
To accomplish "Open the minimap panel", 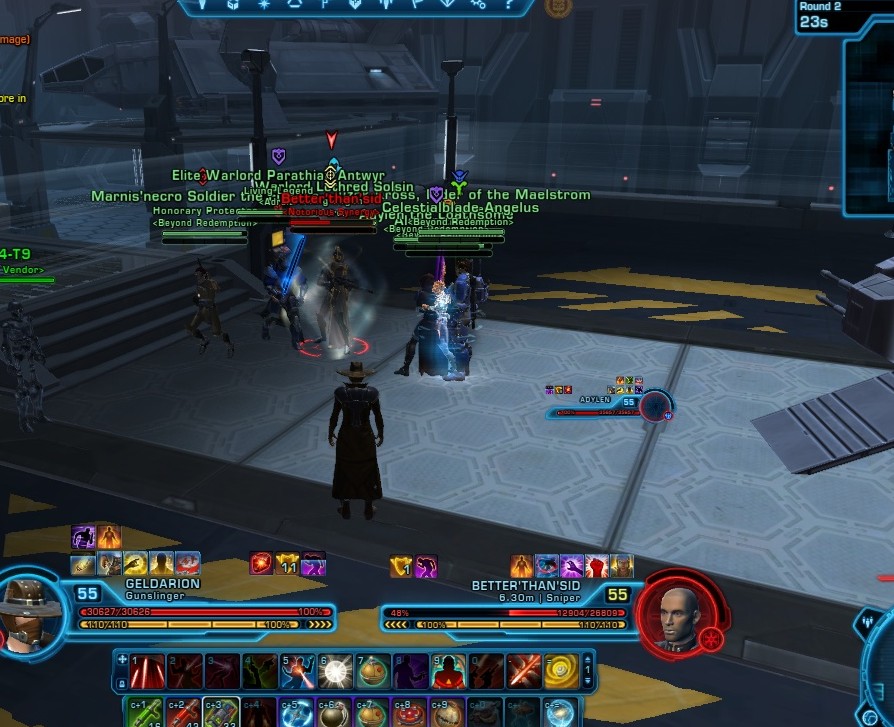I will (871, 120).
